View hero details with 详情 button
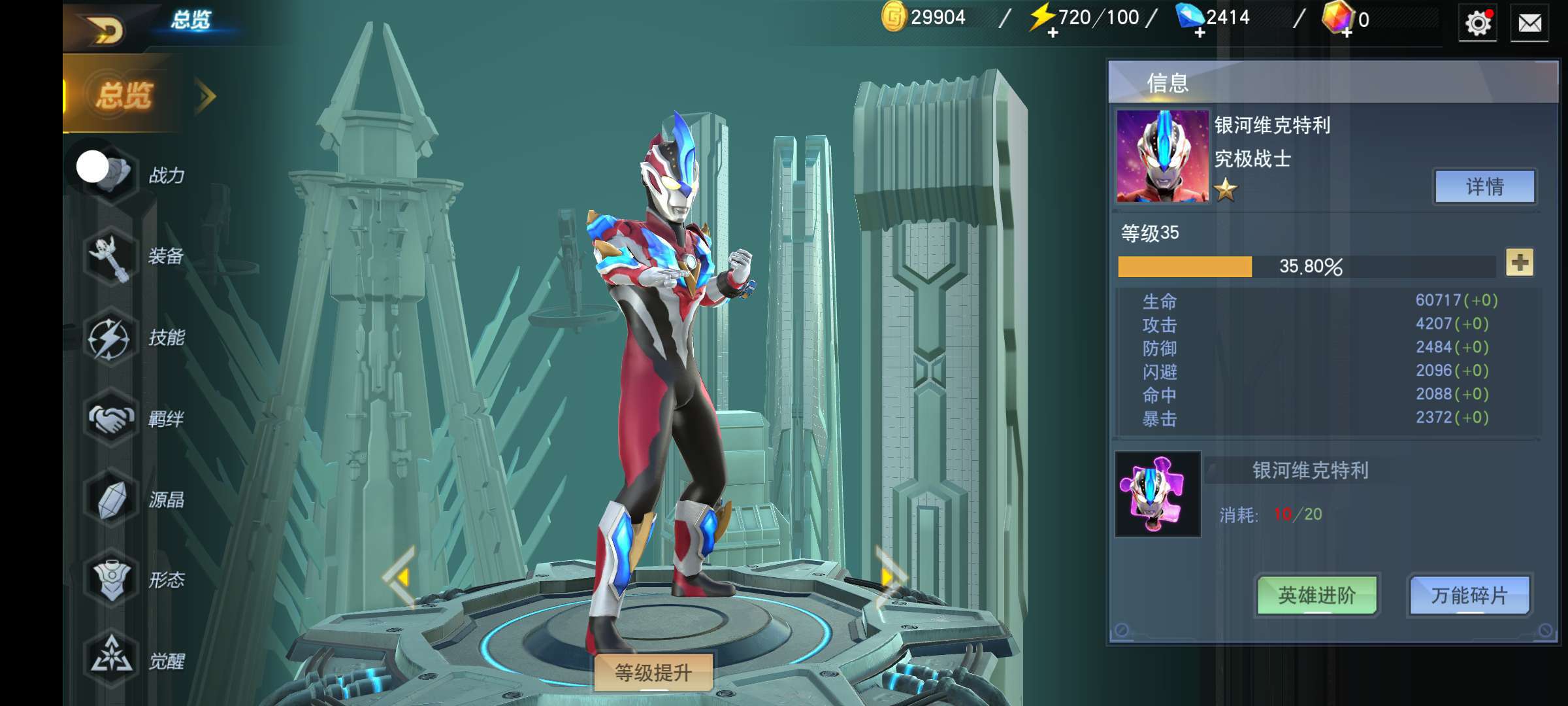This screenshot has width=1568, height=706. [1484, 187]
